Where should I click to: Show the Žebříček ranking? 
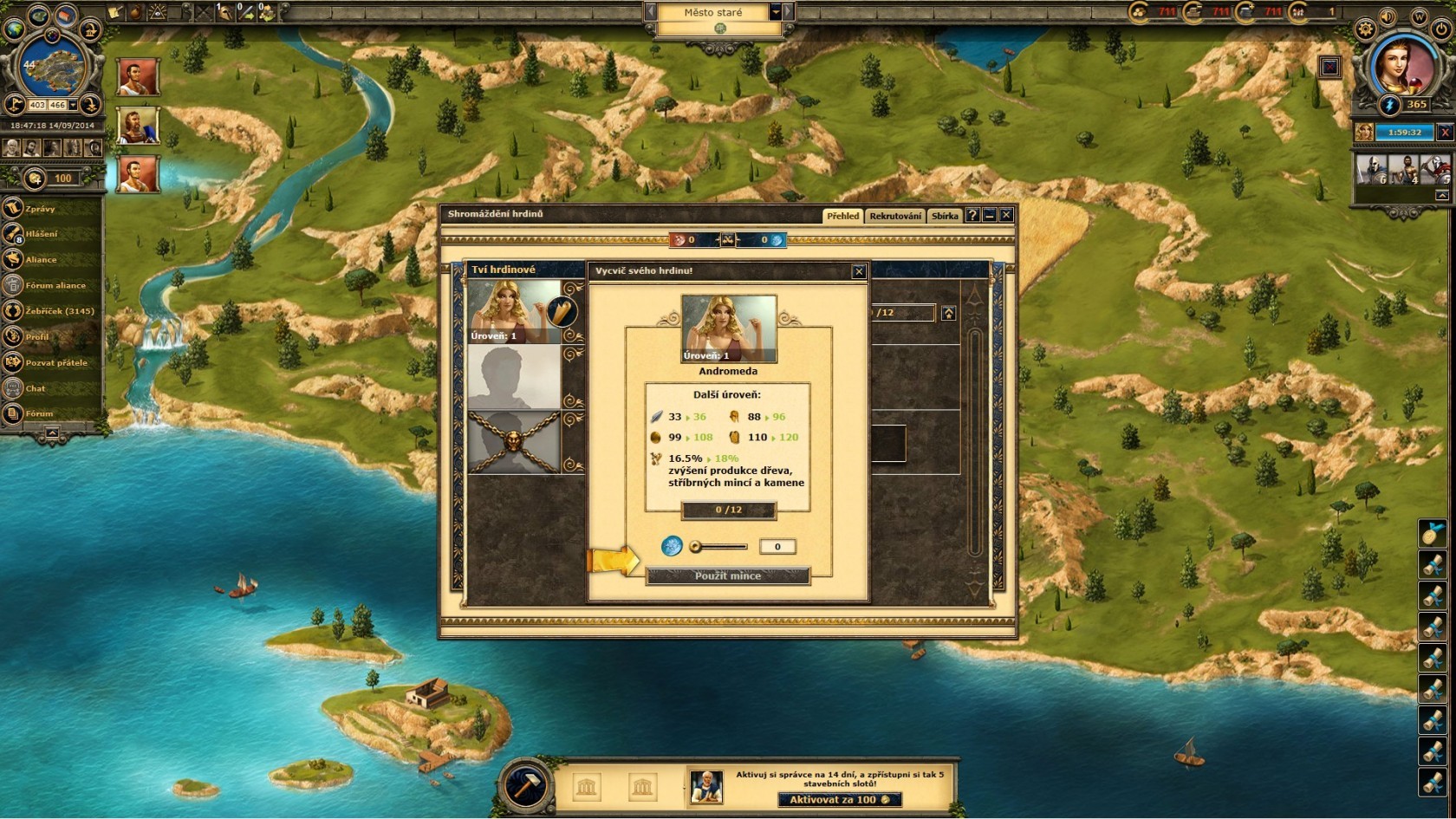(59, 310)
